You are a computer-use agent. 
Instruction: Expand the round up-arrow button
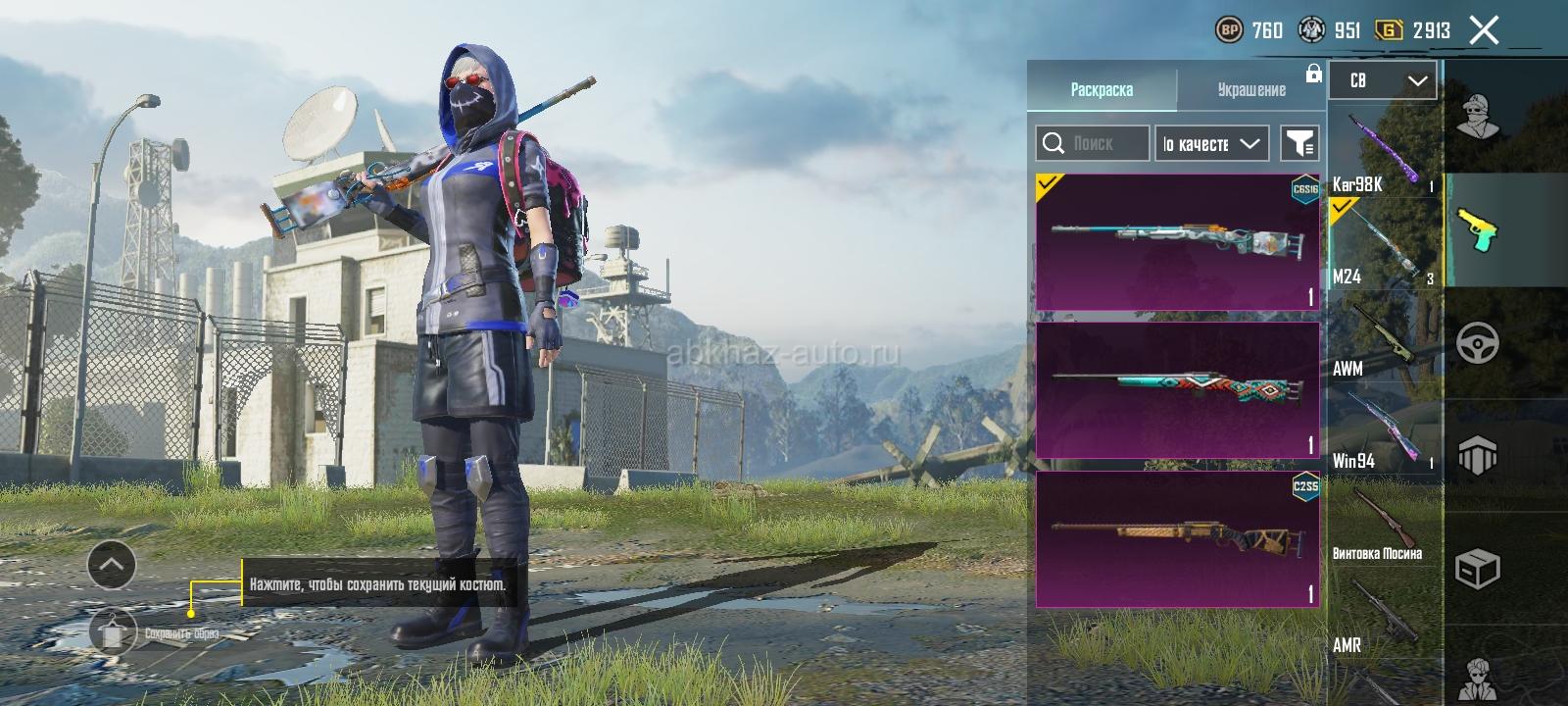[x=112, y=565]
